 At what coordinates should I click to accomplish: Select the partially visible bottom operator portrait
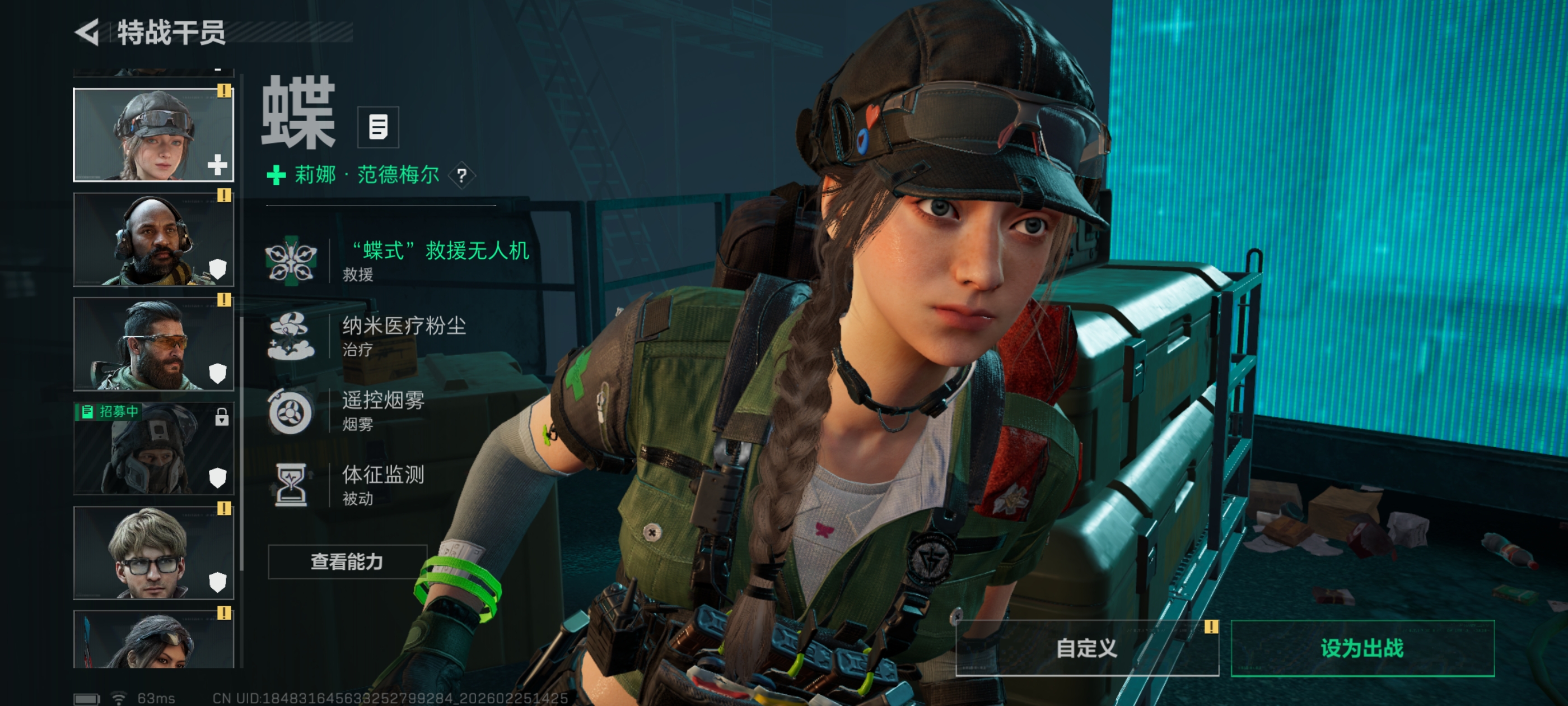(x=153, y=640)
